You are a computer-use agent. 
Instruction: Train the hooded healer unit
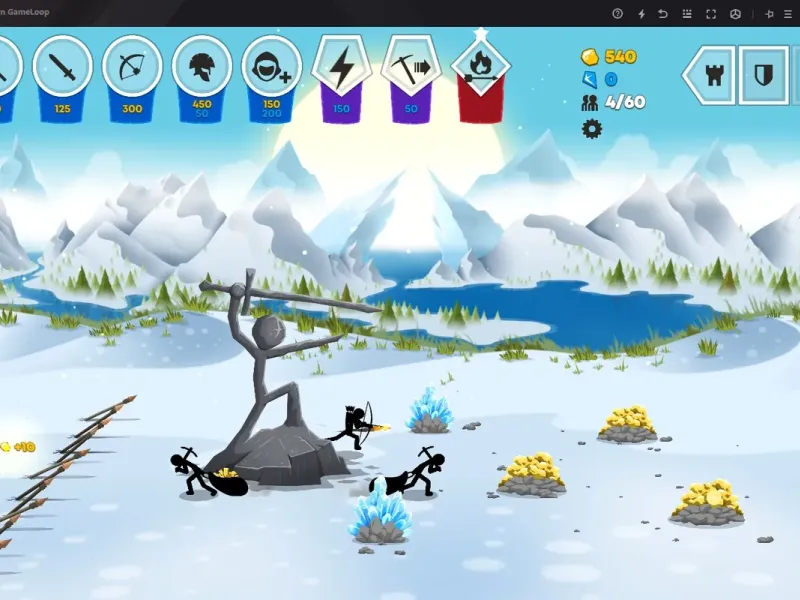(271, 68)
